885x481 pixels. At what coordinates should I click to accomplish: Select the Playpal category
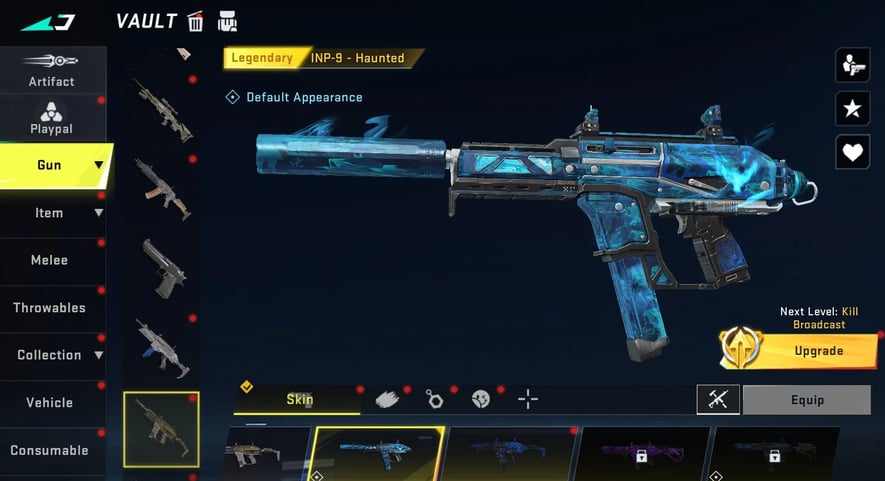(51, 118)
